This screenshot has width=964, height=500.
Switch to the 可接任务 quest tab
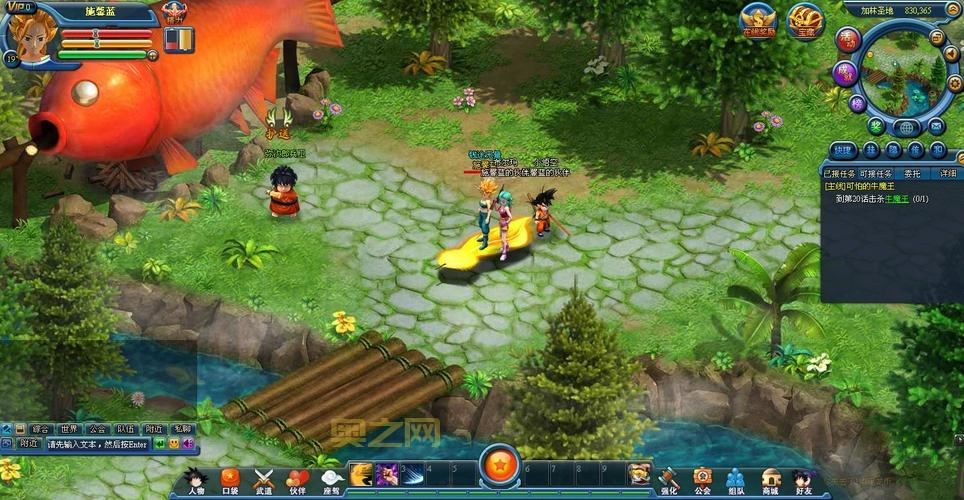(x=874, y=173)
